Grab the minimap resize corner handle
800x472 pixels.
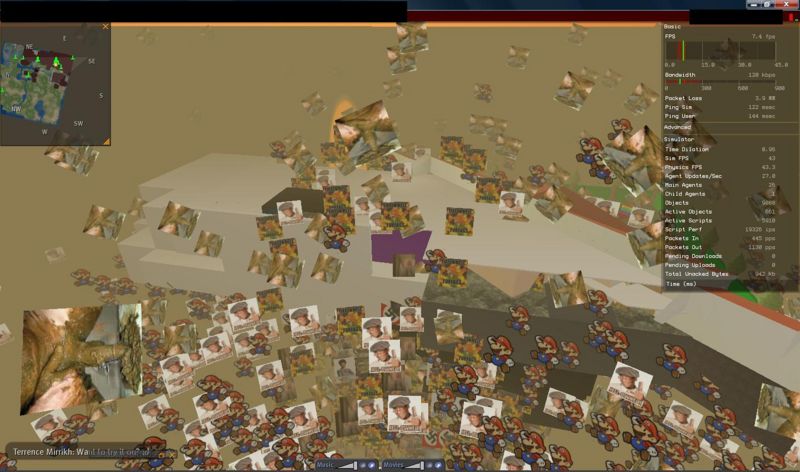pos(105,142)
